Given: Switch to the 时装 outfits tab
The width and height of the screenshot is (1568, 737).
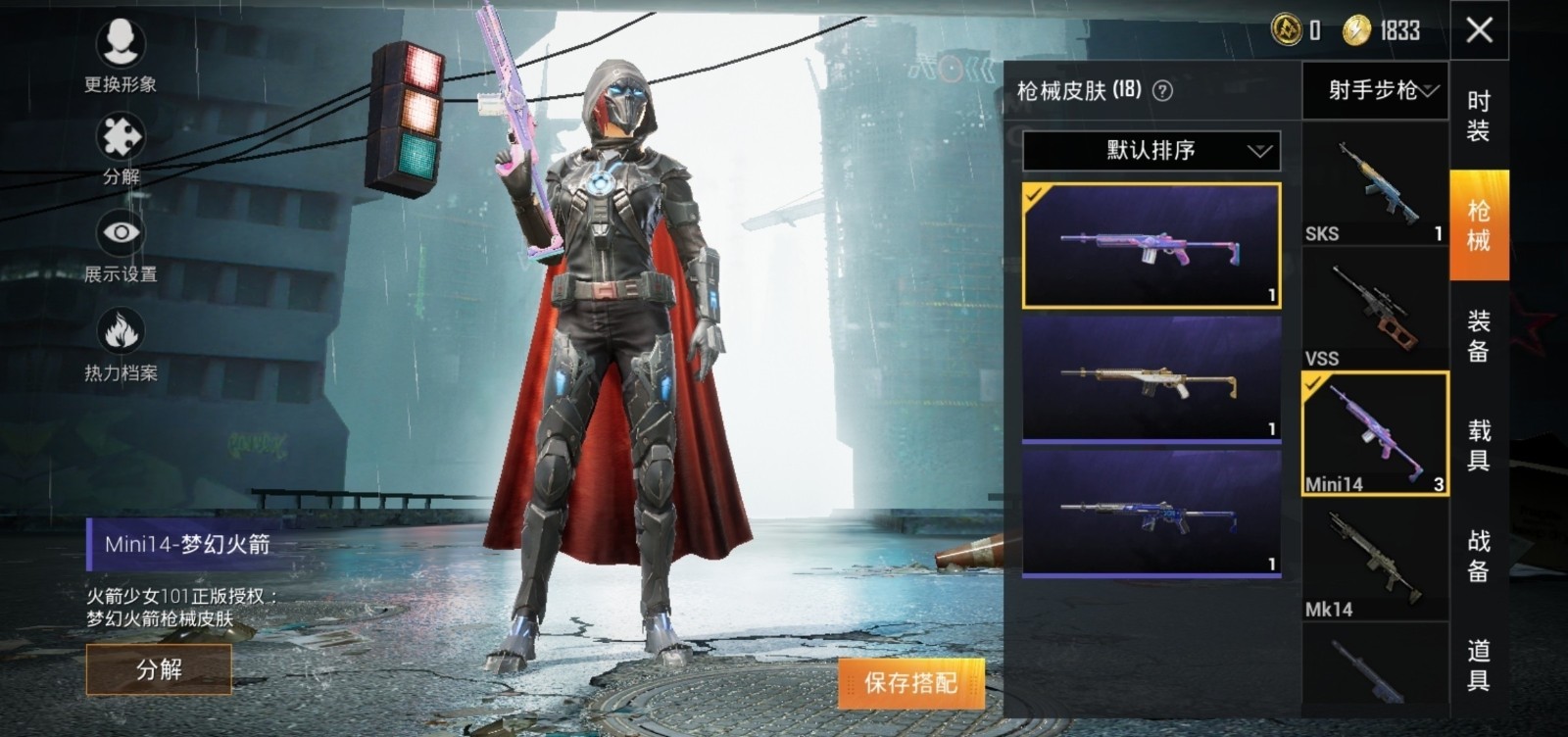Looking at the screenshot, I should [1479, 116].
